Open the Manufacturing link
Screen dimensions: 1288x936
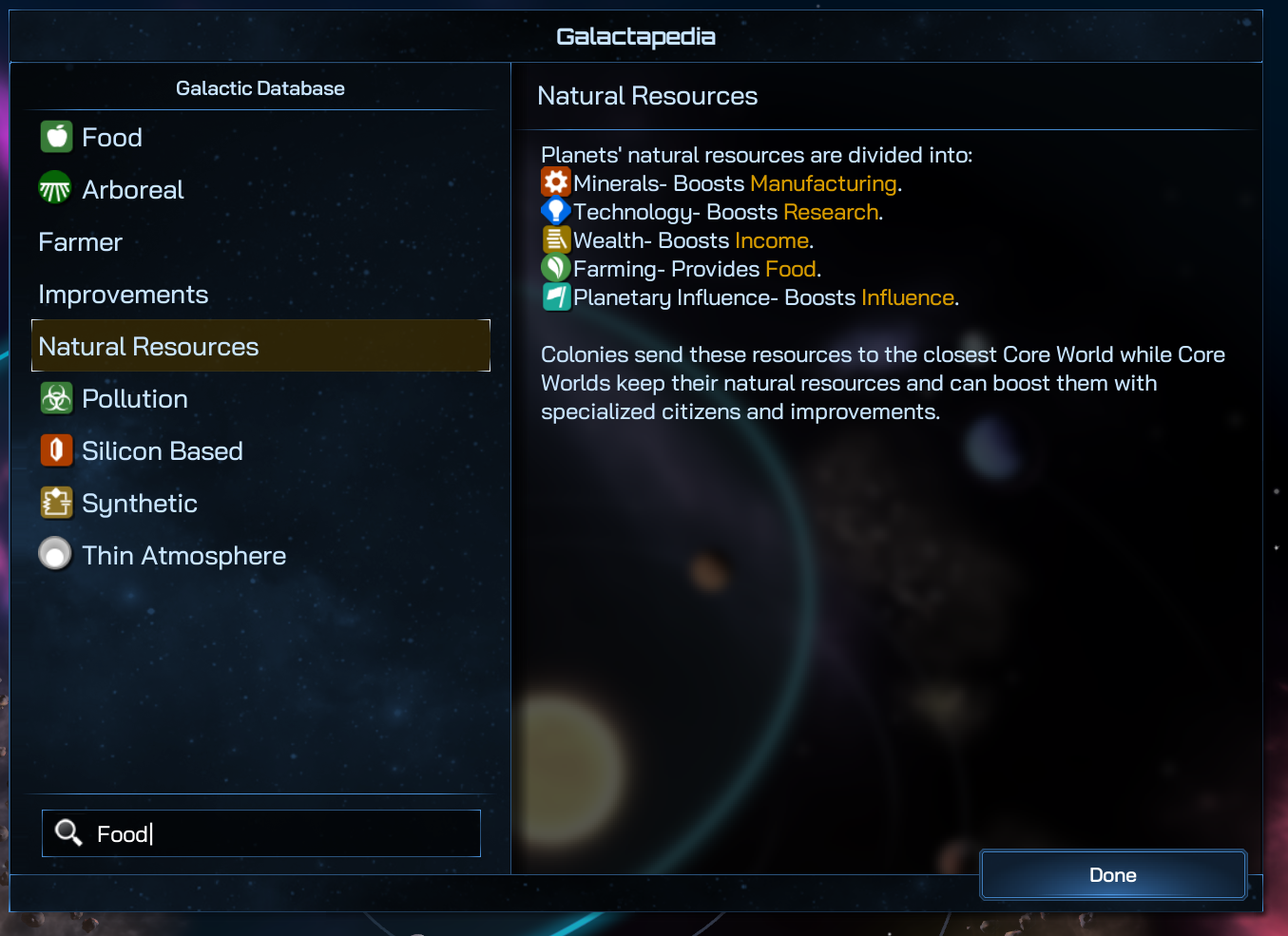[823, 182]
